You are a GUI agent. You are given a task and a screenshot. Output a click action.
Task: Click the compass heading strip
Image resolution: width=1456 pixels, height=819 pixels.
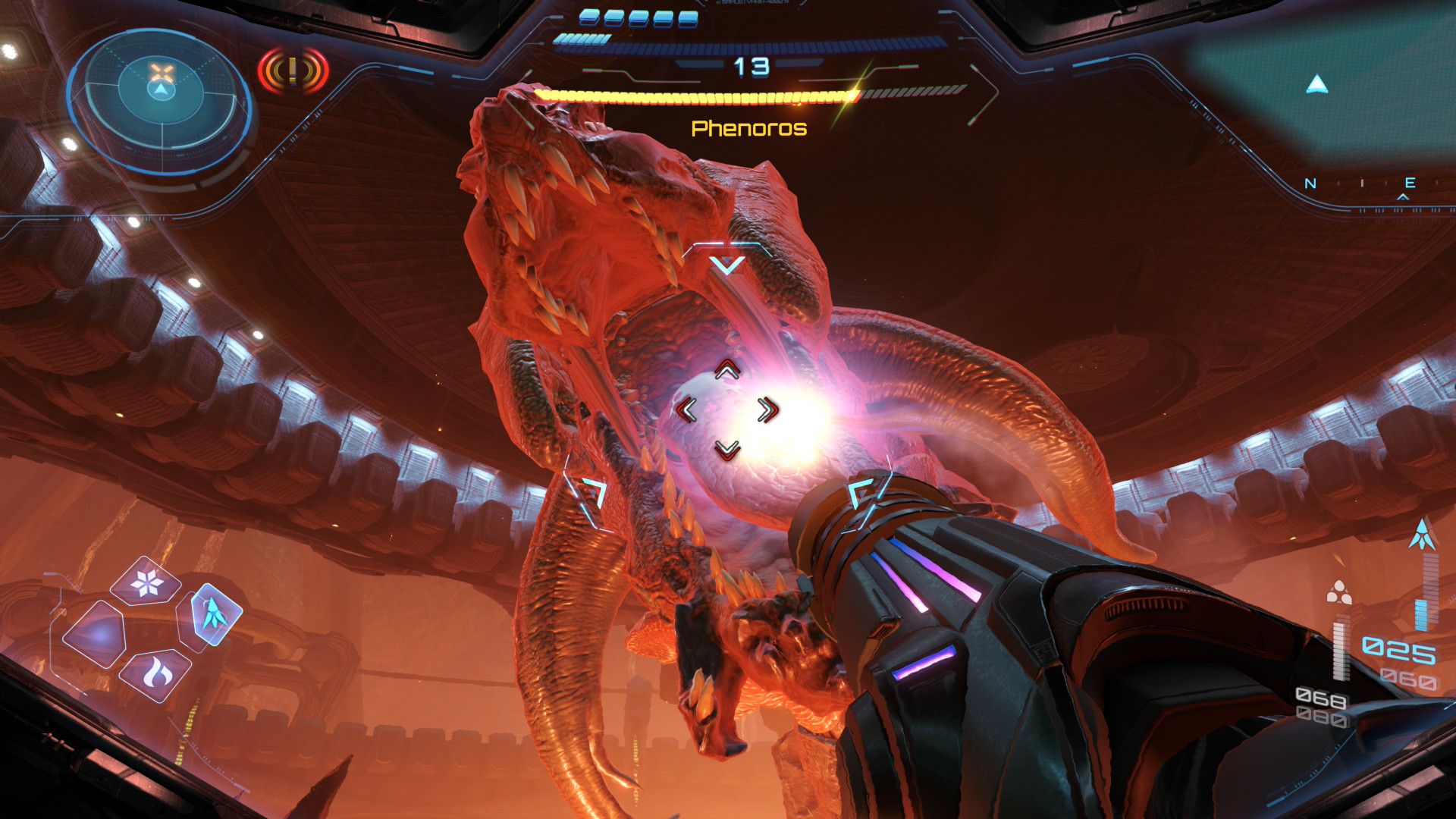(x=1360, y=184)
